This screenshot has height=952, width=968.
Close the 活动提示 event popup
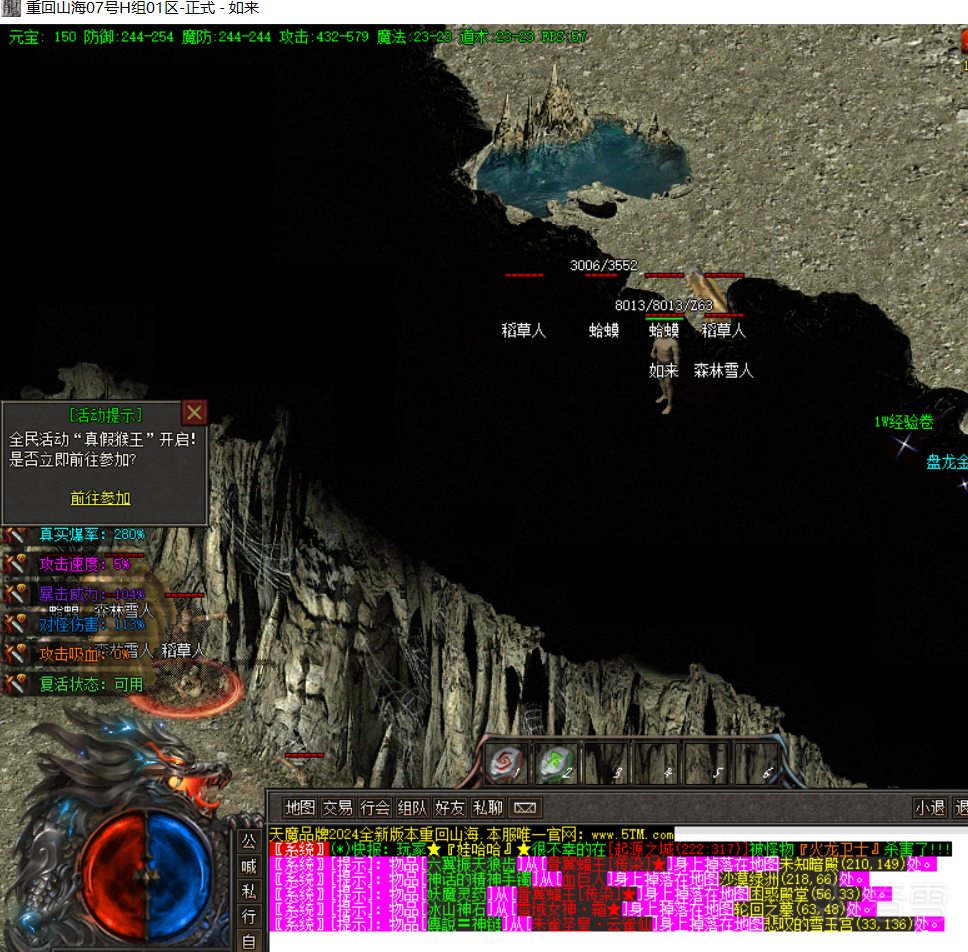pyautogui.click(x=195, y=412)
